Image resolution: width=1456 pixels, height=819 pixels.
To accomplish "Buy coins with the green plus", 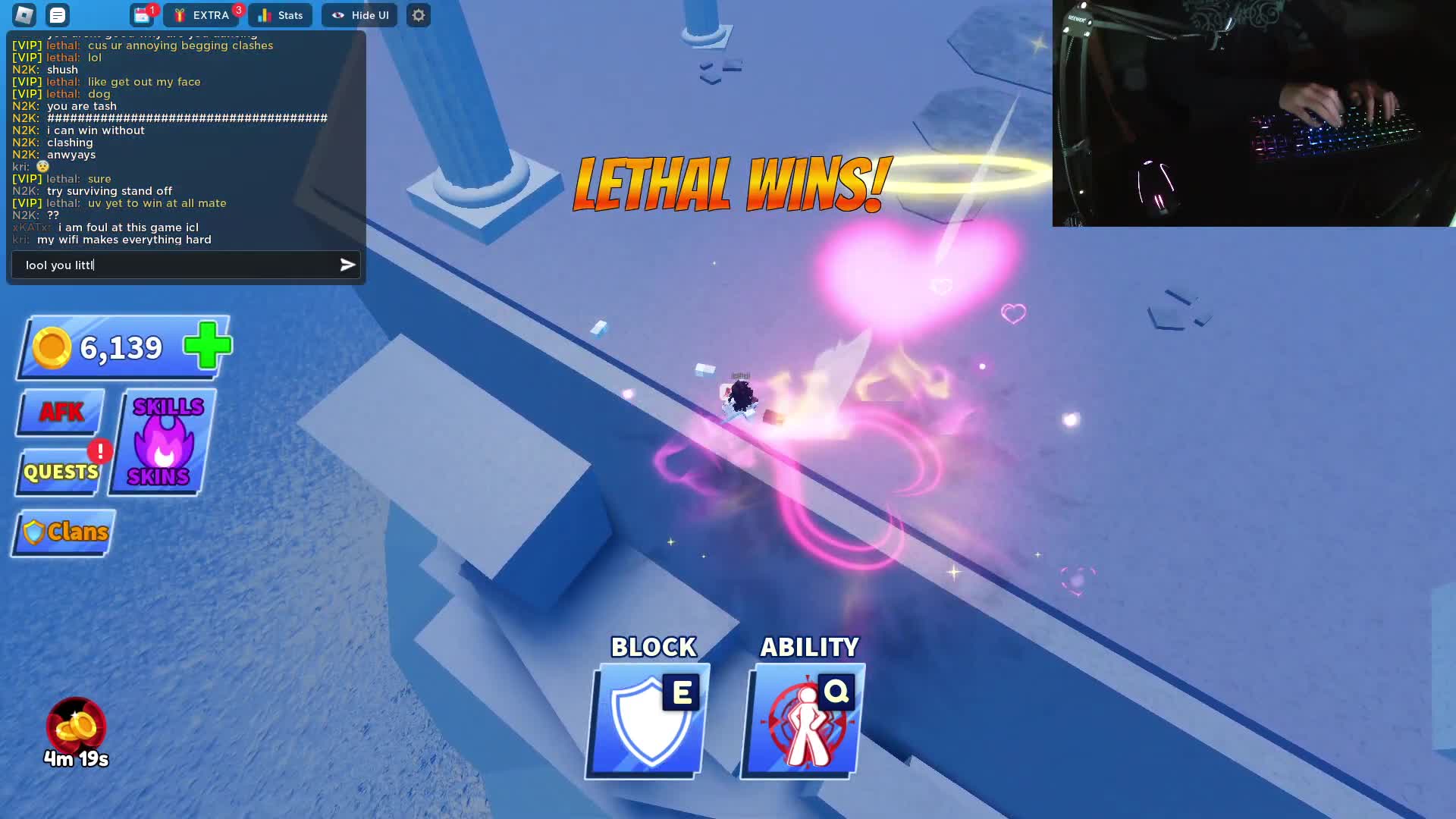I will 206,346.
